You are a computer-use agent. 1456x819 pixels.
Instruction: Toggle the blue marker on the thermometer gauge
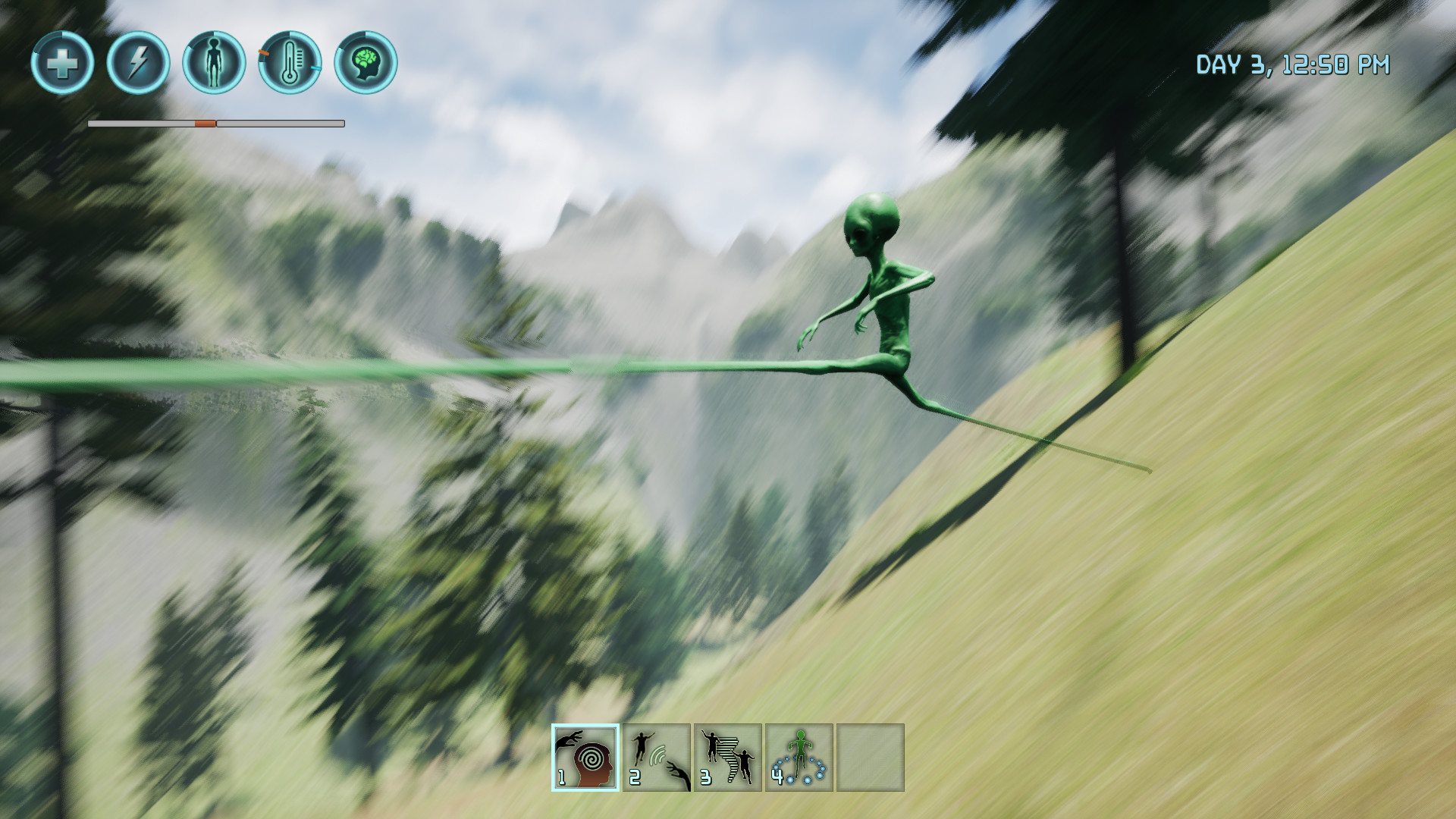coord(317,70)
